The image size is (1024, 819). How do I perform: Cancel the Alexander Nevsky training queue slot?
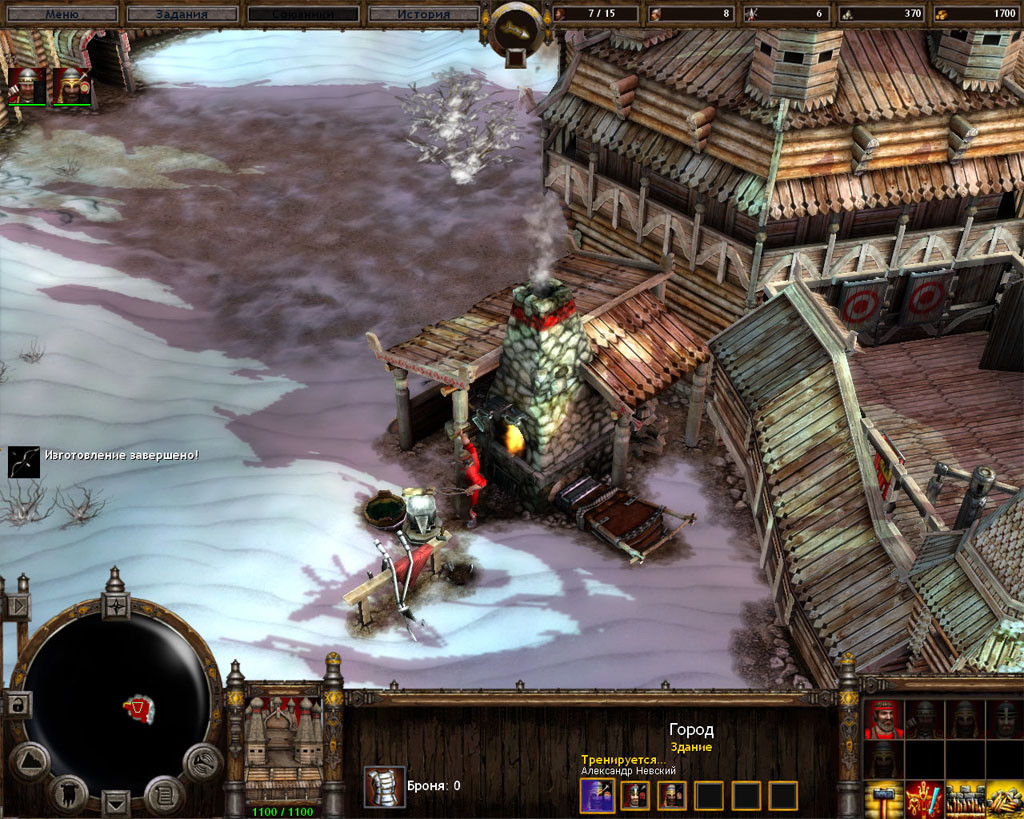[x=595, y=795]
